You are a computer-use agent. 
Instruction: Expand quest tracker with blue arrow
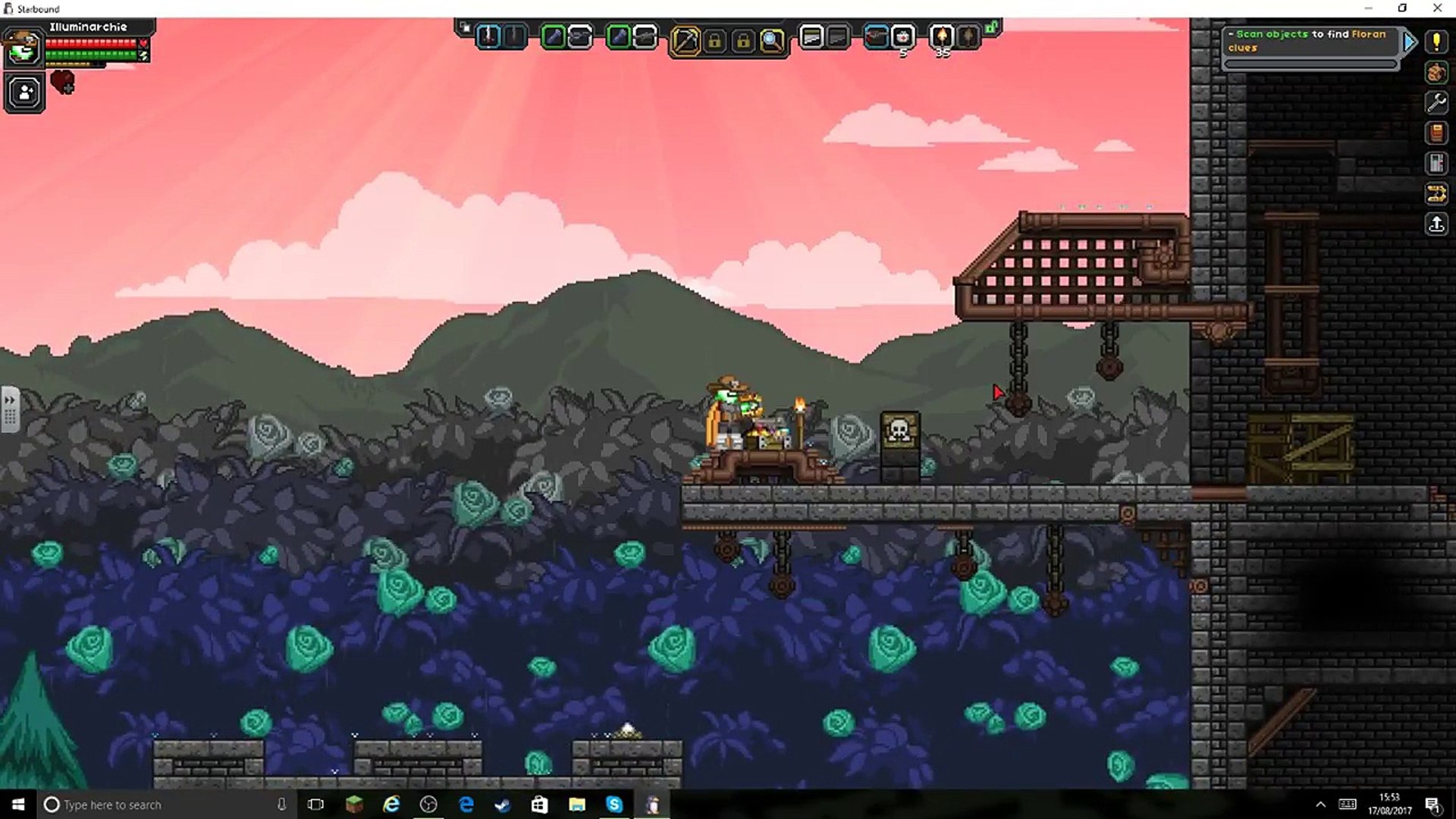point(1409,42)
